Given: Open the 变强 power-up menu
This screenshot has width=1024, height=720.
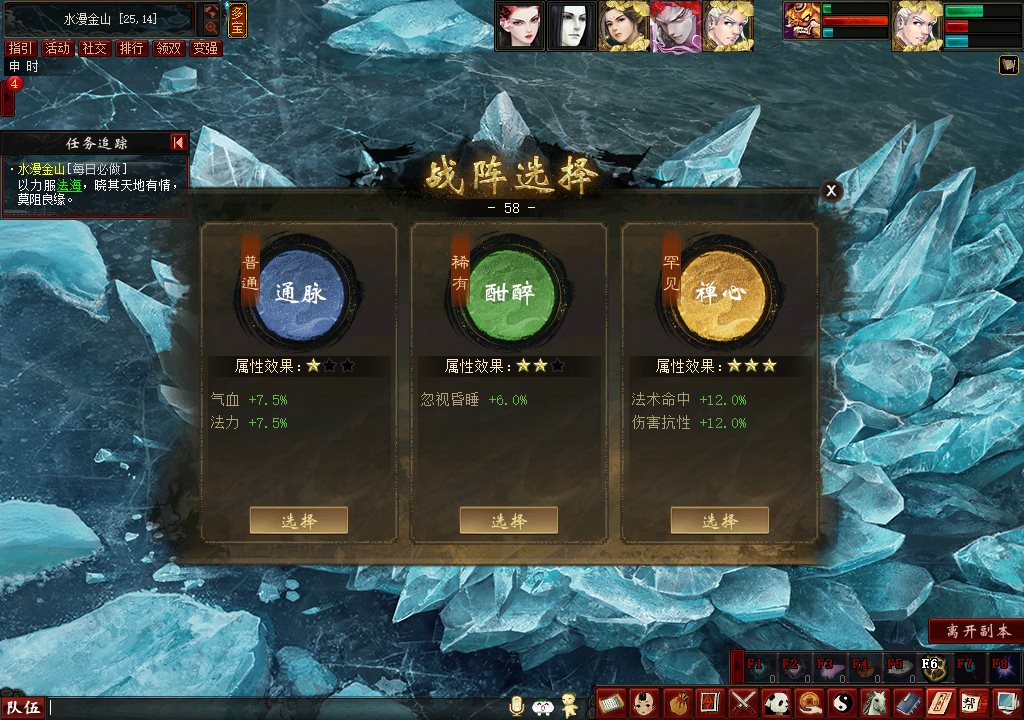Looking at the screenshot, I should [205, 48].
